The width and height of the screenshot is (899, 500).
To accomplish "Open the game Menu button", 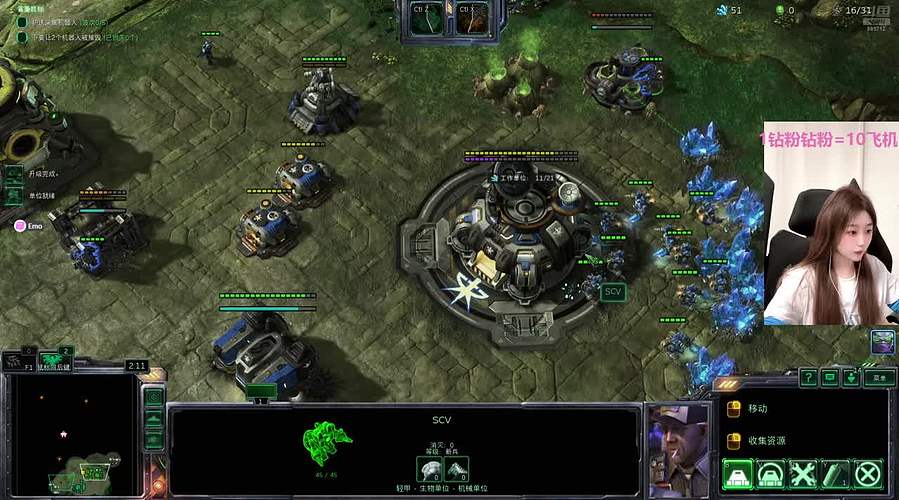I will 879,377.
